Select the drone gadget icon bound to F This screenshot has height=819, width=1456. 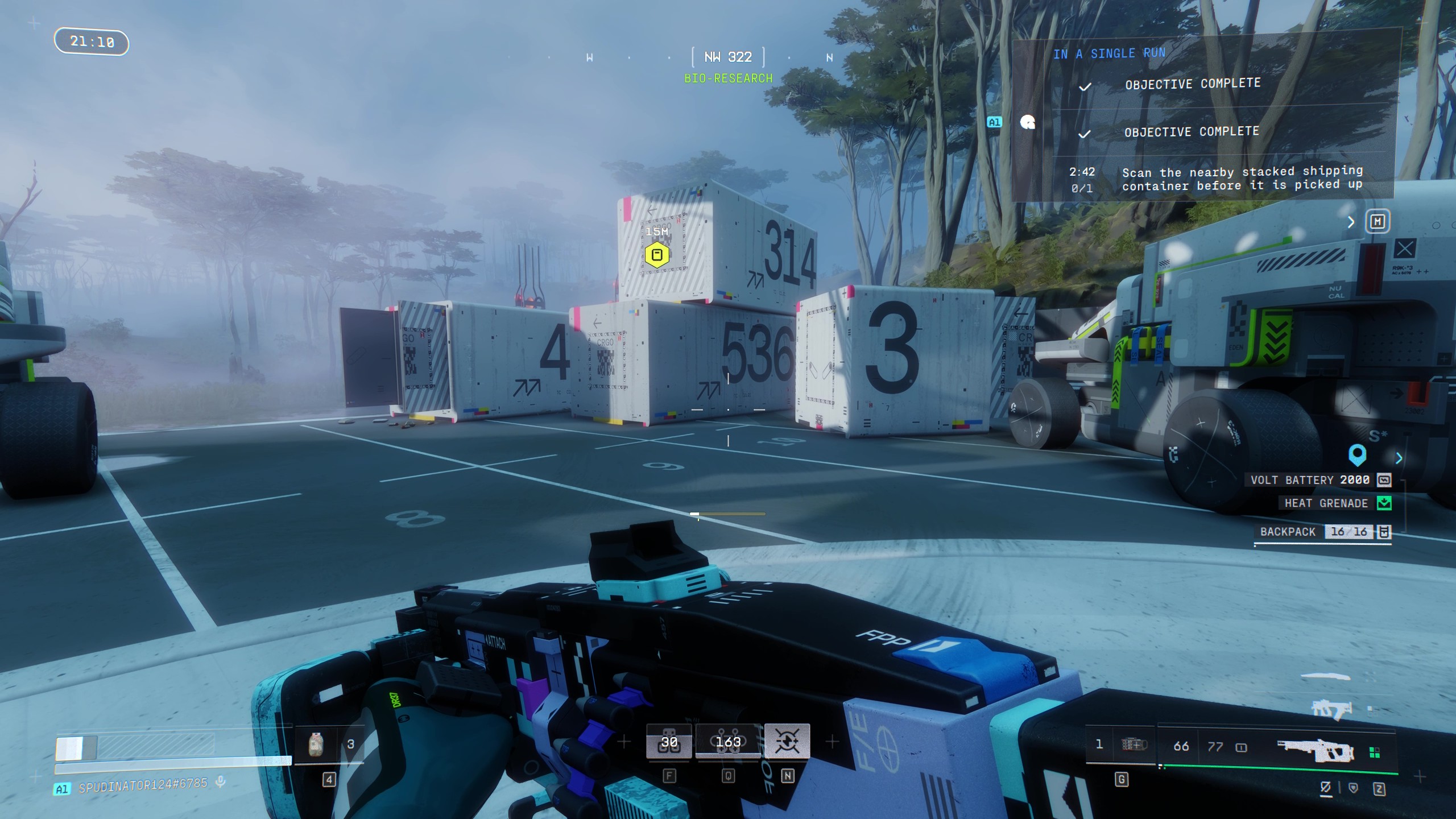[668, 741]
